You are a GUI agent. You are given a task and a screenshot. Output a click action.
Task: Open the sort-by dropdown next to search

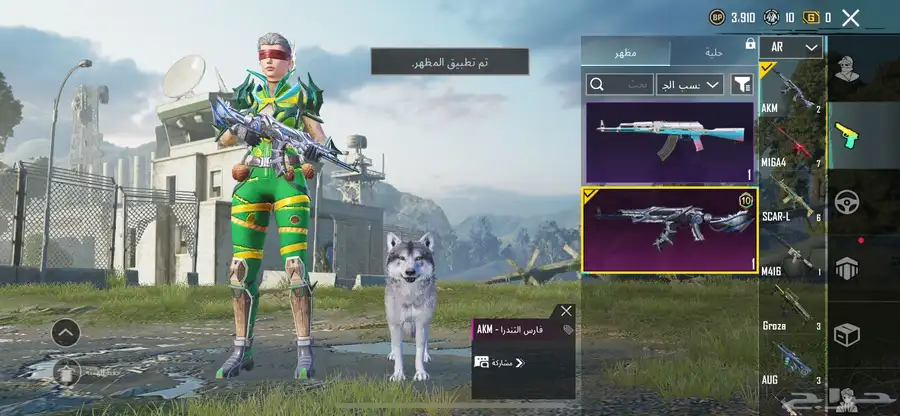pyautogui.click(x=690, y=84)
